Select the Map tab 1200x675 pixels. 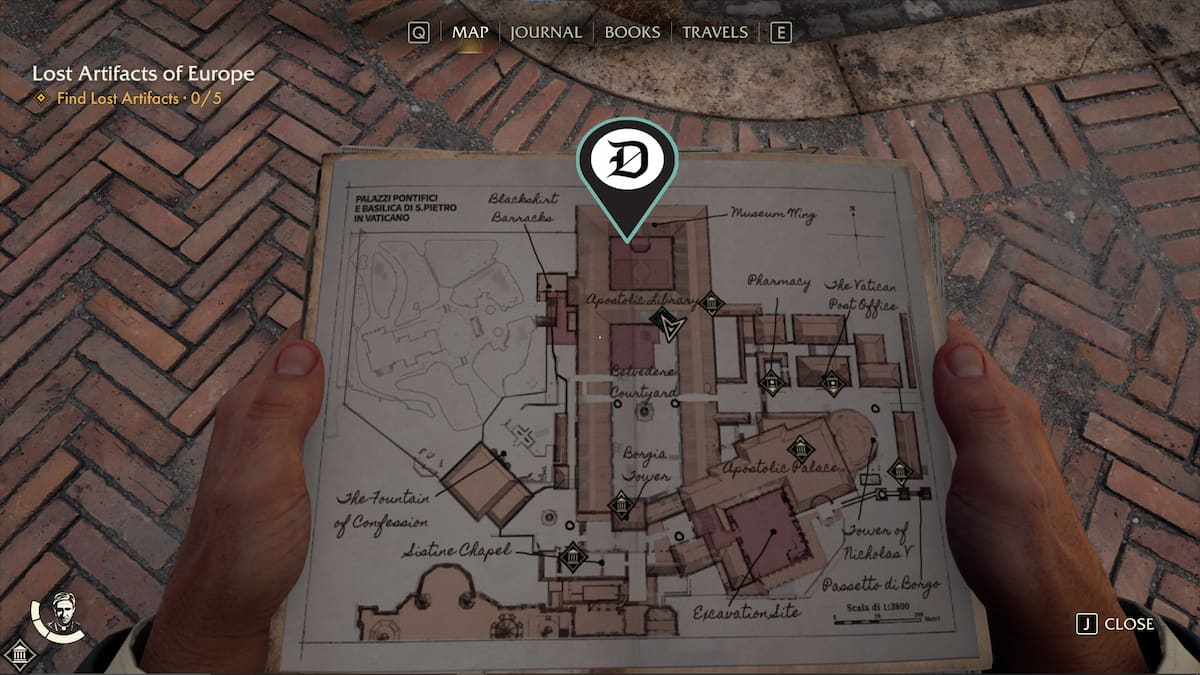pyautogui.click(x=470, y=32)
